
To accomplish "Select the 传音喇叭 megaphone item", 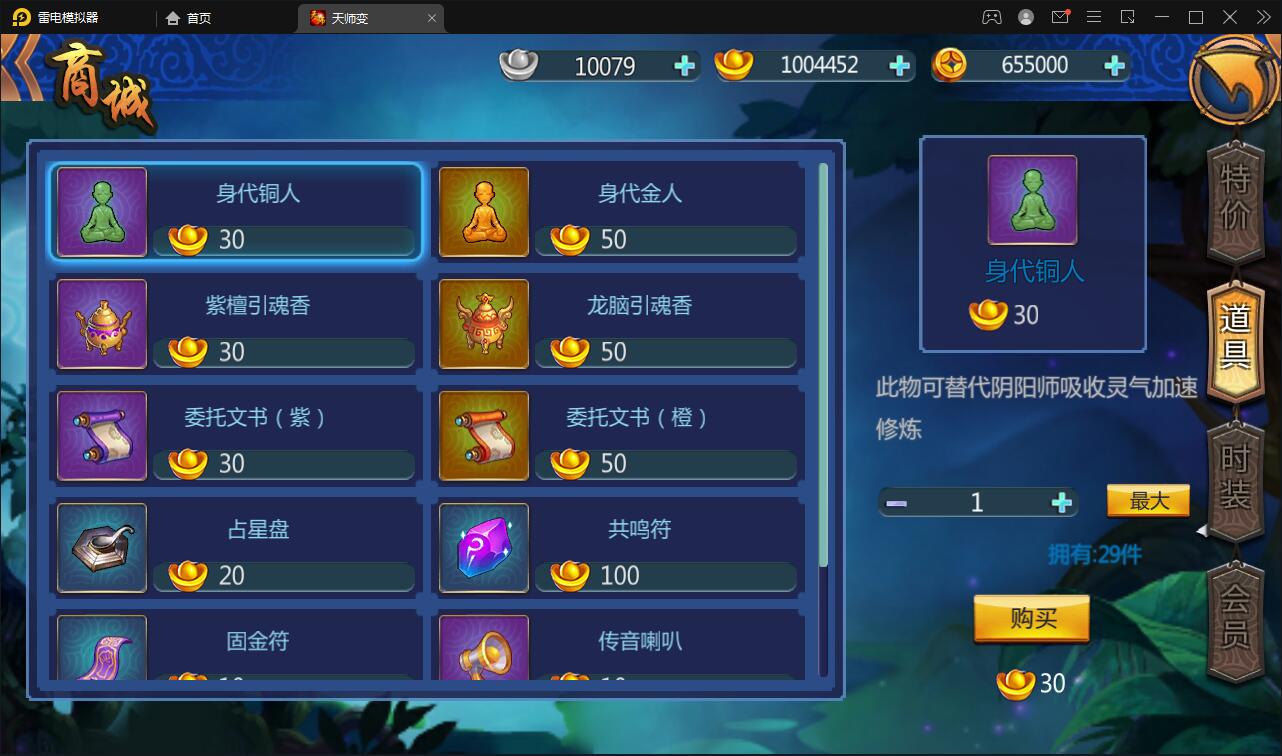I will pos(483,648).
